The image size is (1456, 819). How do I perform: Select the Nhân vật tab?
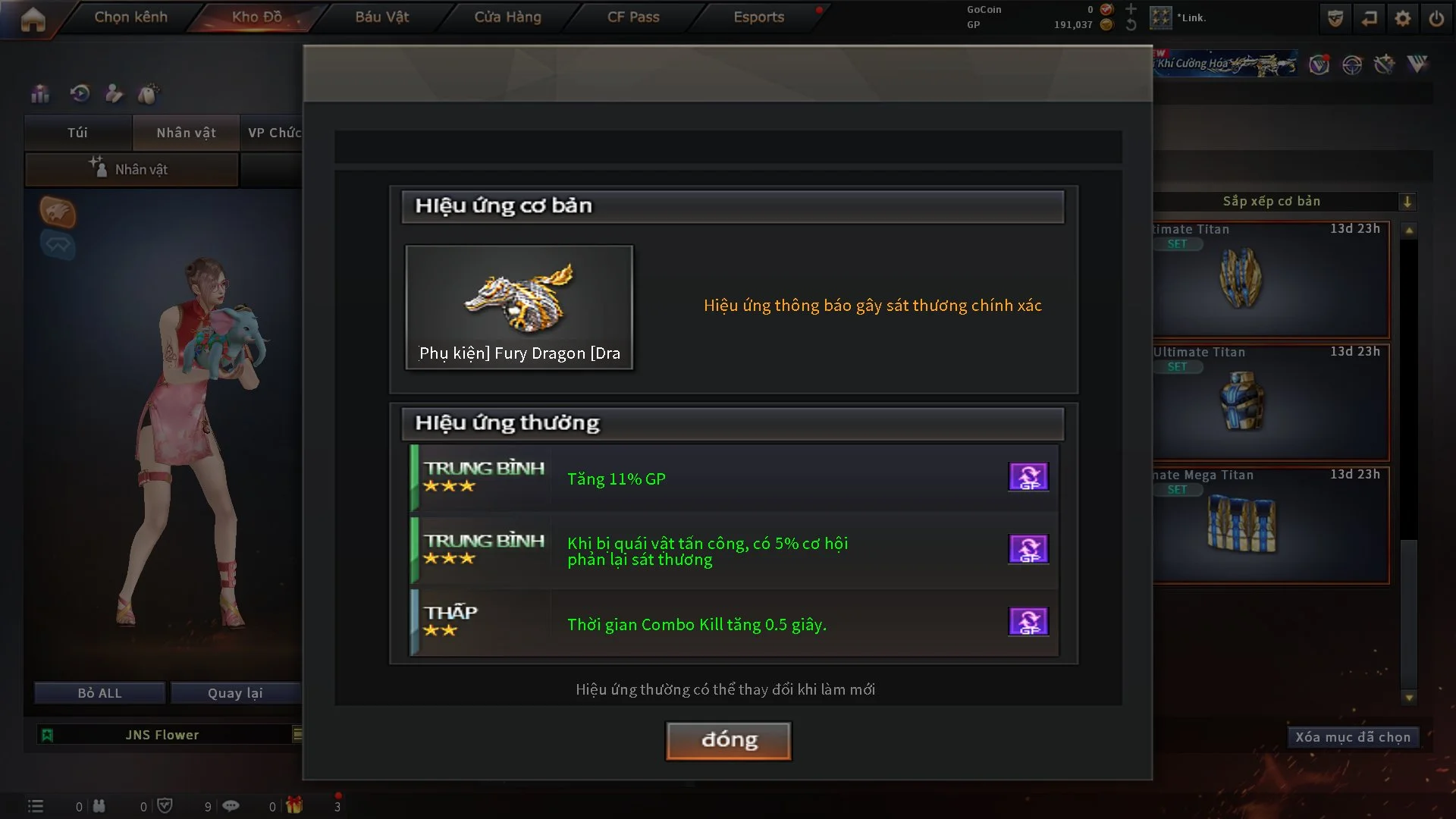coord(186,133)
